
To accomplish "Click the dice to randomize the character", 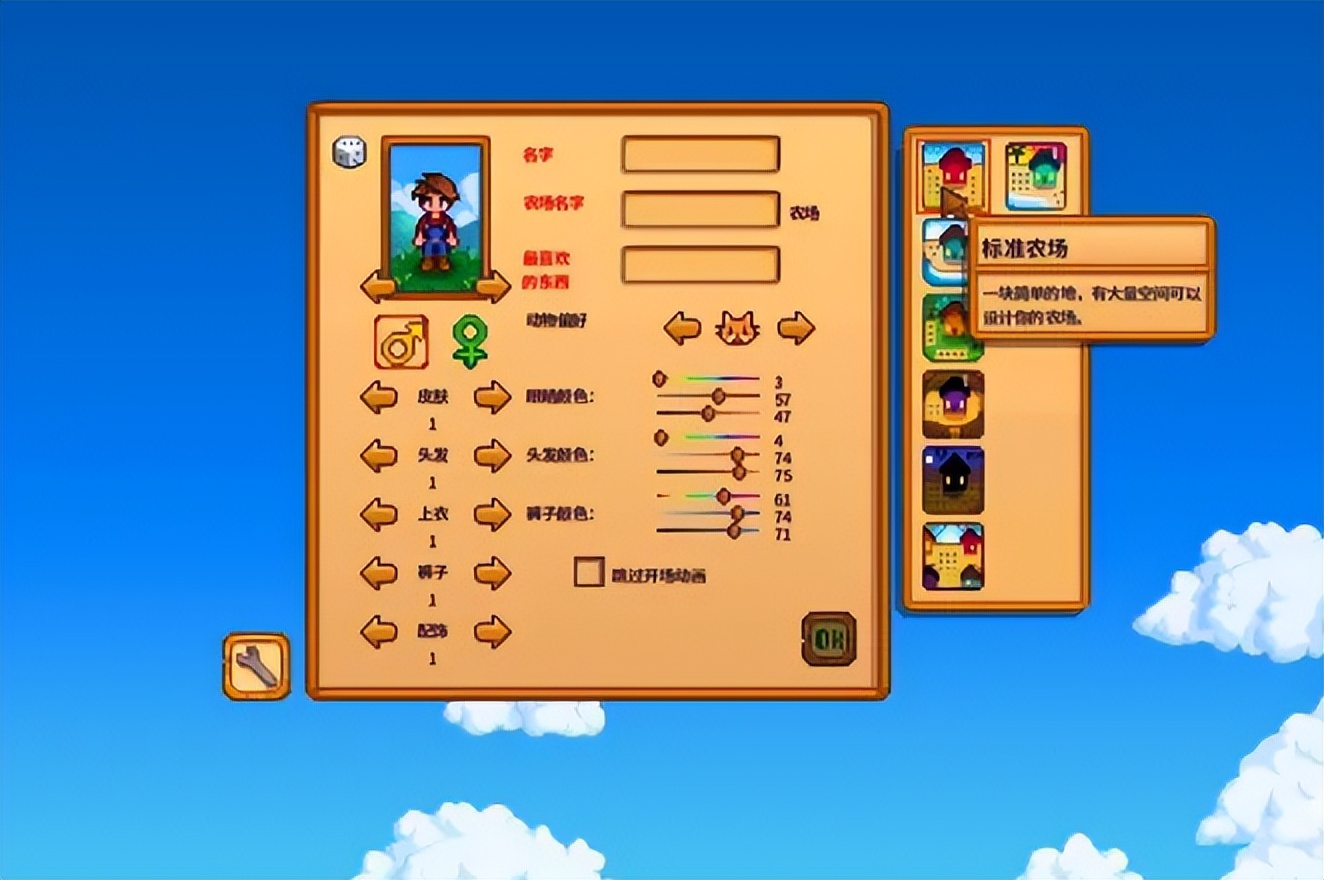I will pyautogui.click(x=349, y=152).
